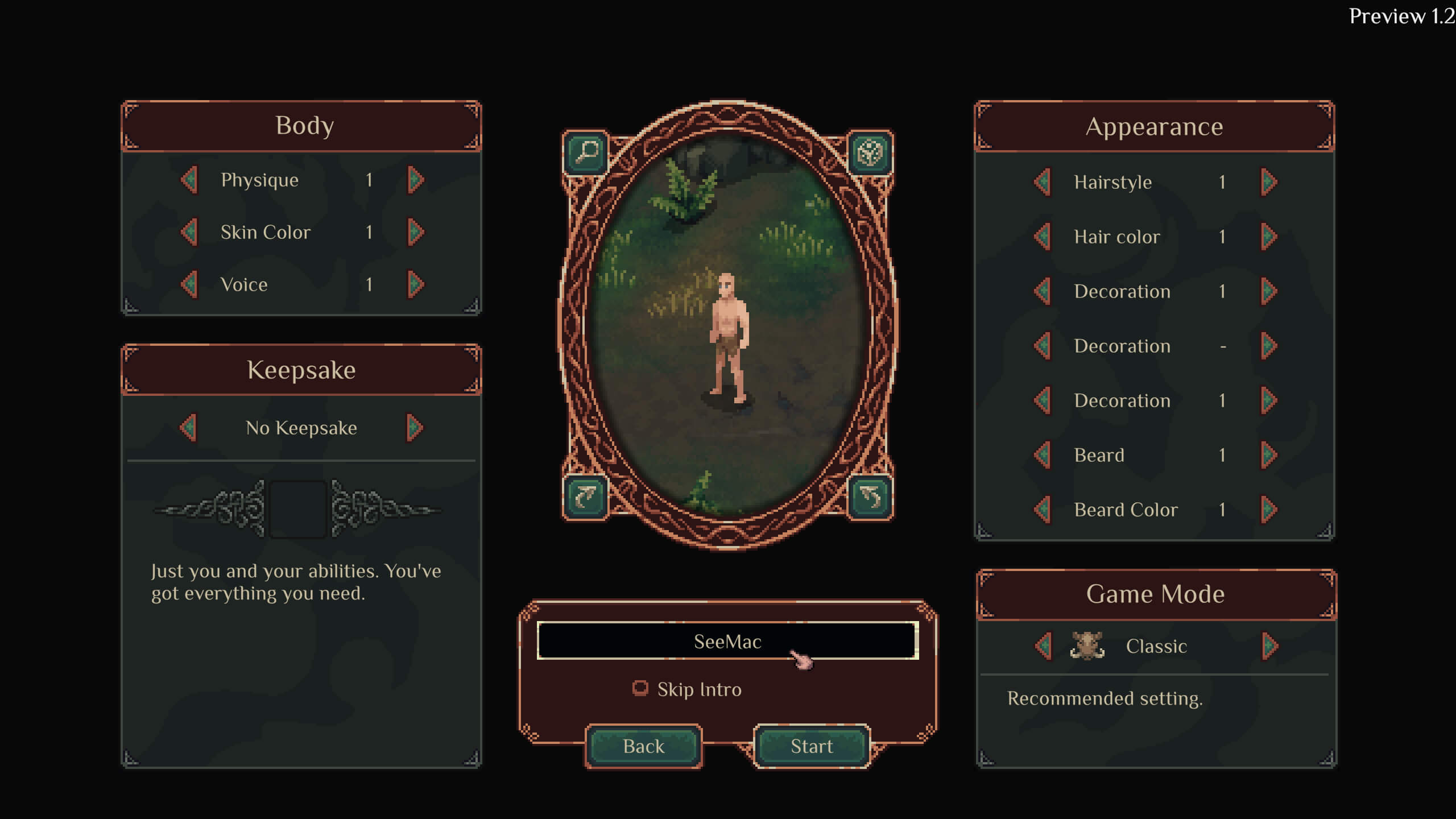Select the previous Skin Color
The width and height of the screenshot is (1456, 819).
tap(189, 232)
